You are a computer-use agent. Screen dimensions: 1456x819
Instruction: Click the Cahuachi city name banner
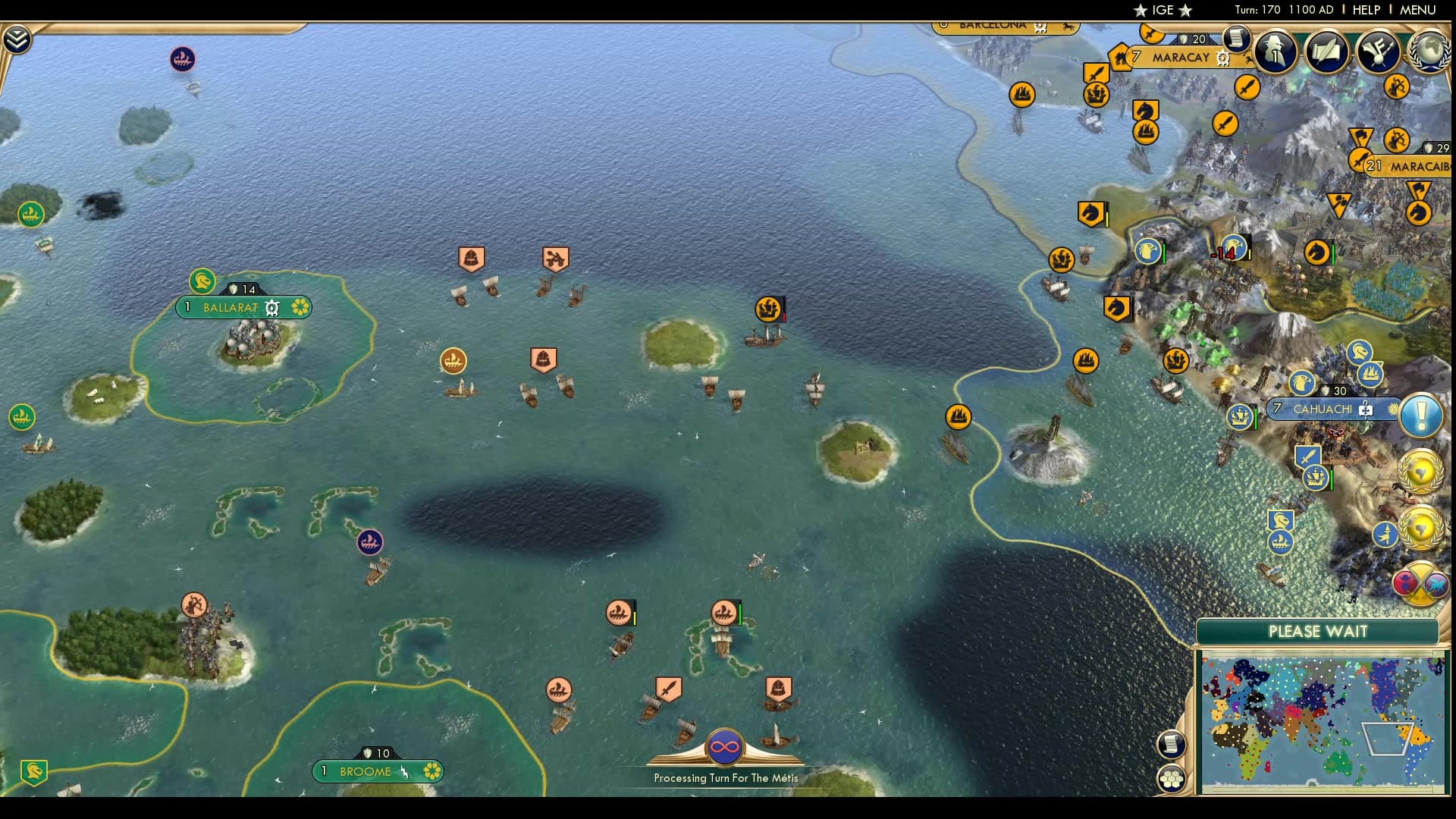(1323, 409)
